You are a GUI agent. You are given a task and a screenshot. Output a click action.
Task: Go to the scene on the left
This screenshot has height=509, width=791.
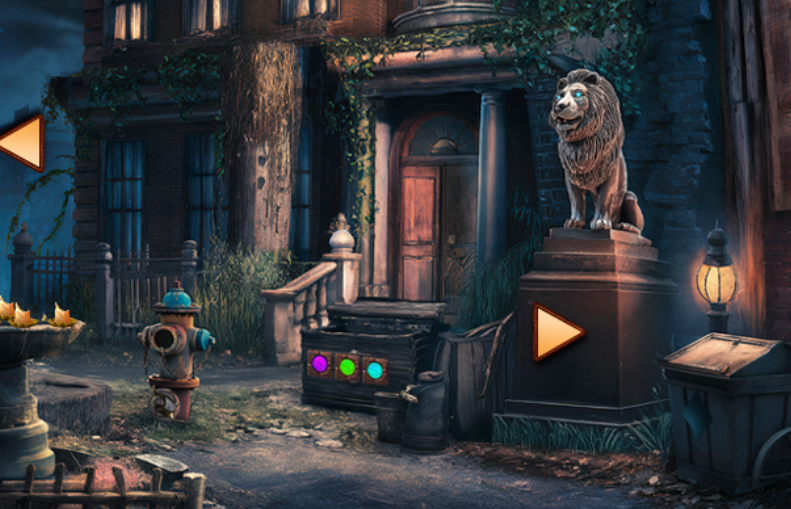24,143
